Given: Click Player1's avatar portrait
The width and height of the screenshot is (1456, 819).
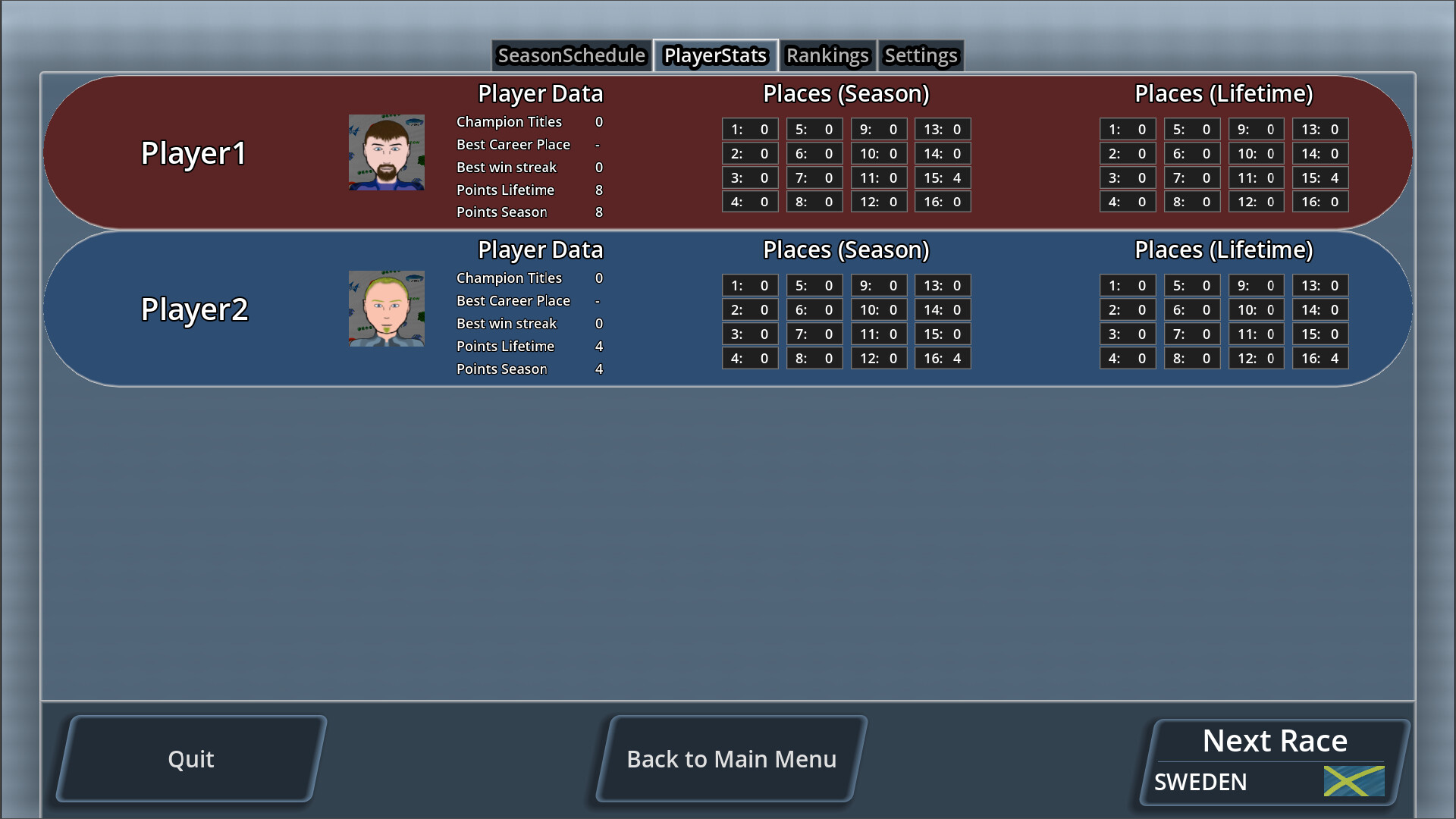Looking at the screenshot, I should (x=386, y=152).
